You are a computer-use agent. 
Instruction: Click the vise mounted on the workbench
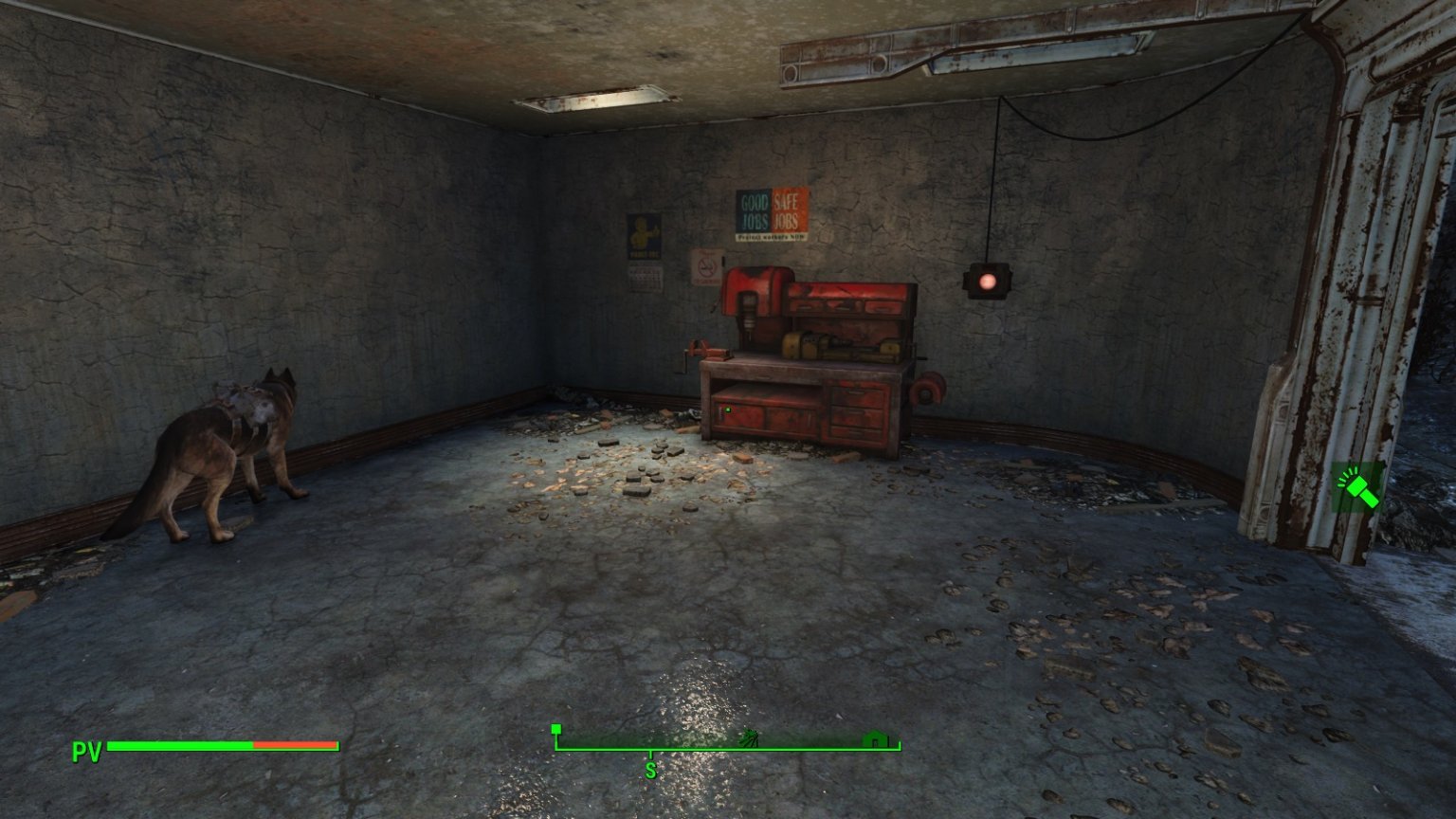point(709,351)
